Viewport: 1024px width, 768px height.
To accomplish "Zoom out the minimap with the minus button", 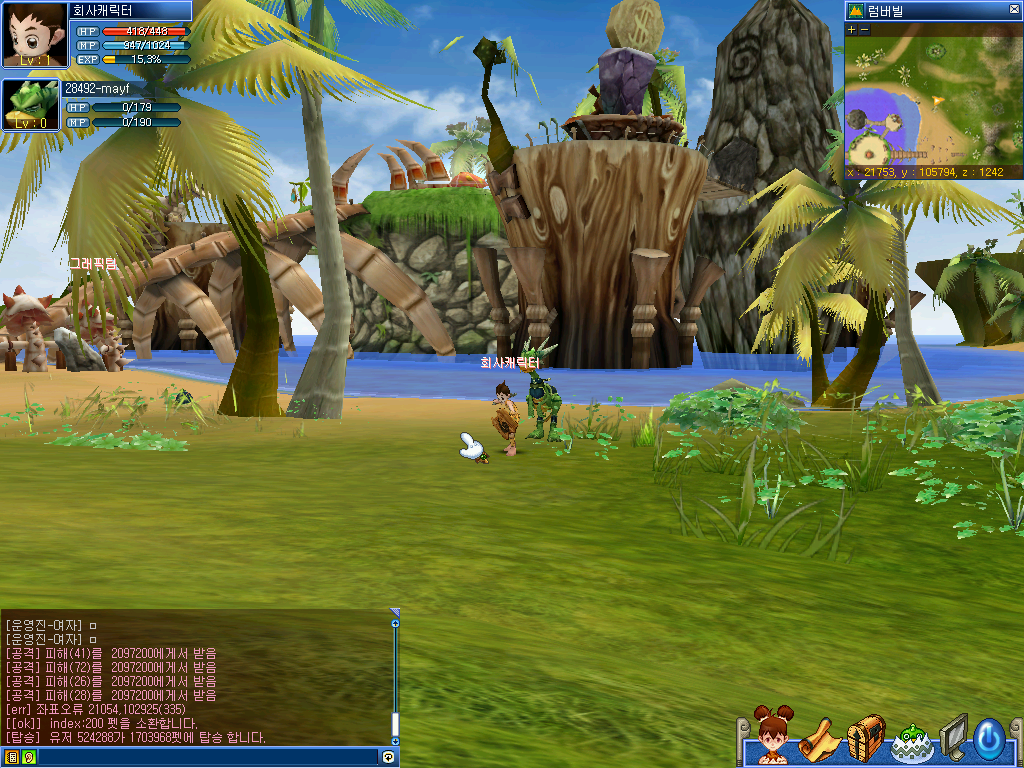I will tap(864, 30).
